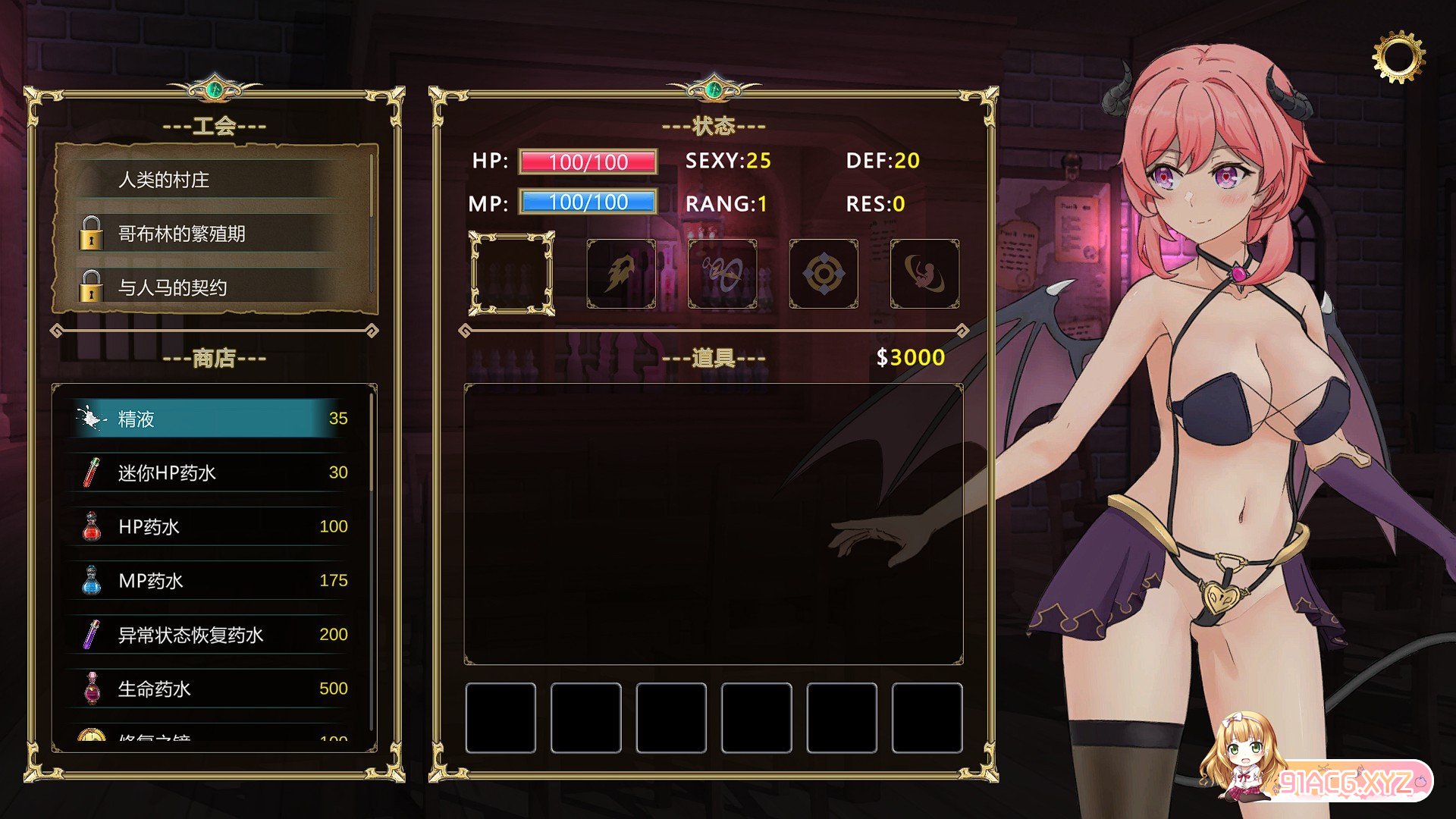
Task: Buy the 迷你HP药水 for 30
Action: click(x=212, y=472)
